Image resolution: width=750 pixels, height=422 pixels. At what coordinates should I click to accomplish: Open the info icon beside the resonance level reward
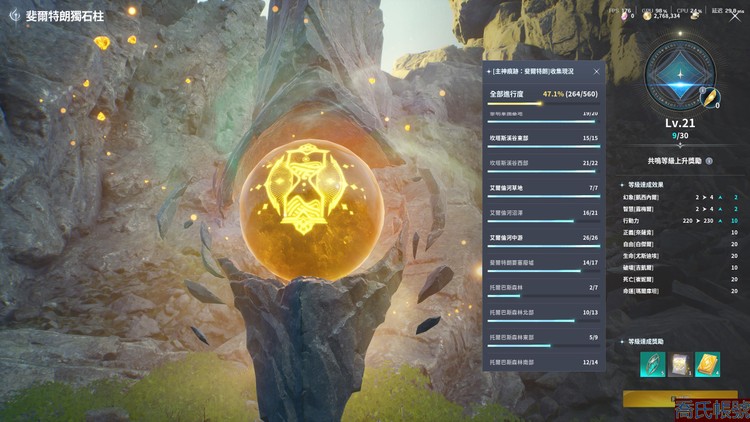tap(709, 160)
